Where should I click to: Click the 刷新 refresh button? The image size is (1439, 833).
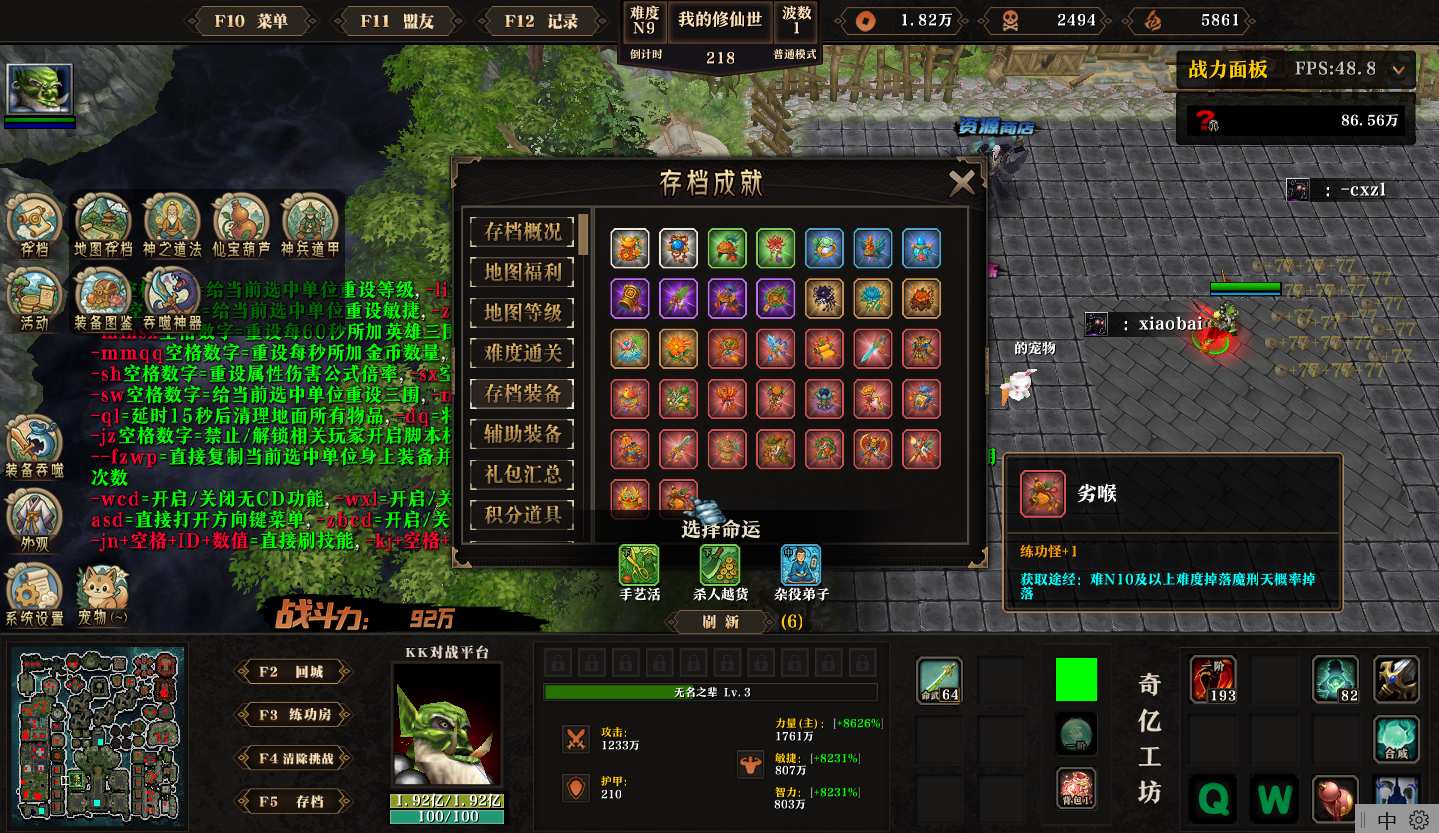[721, 622]
